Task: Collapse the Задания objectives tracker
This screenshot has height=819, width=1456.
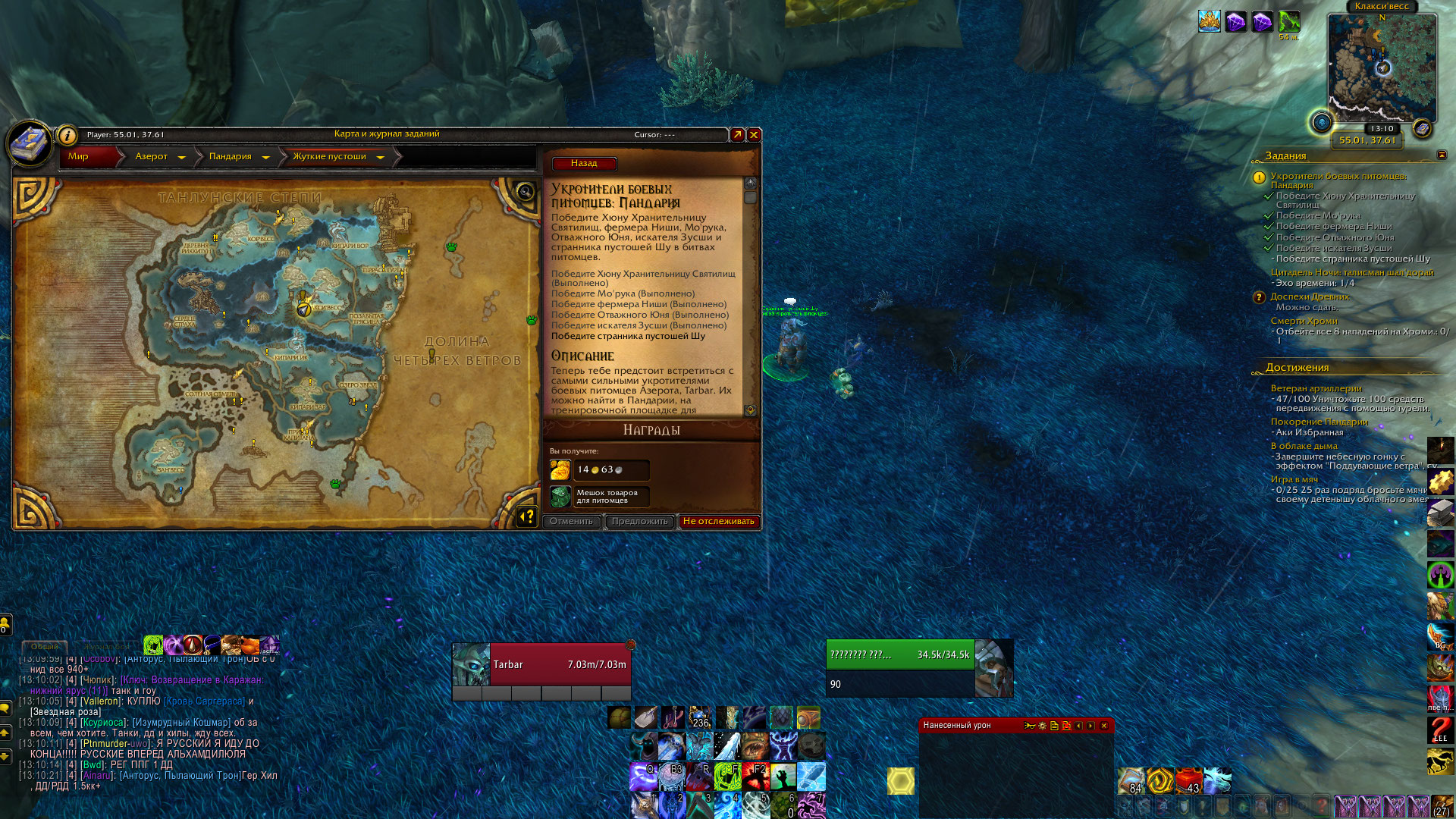Action: pos(1442,155)
